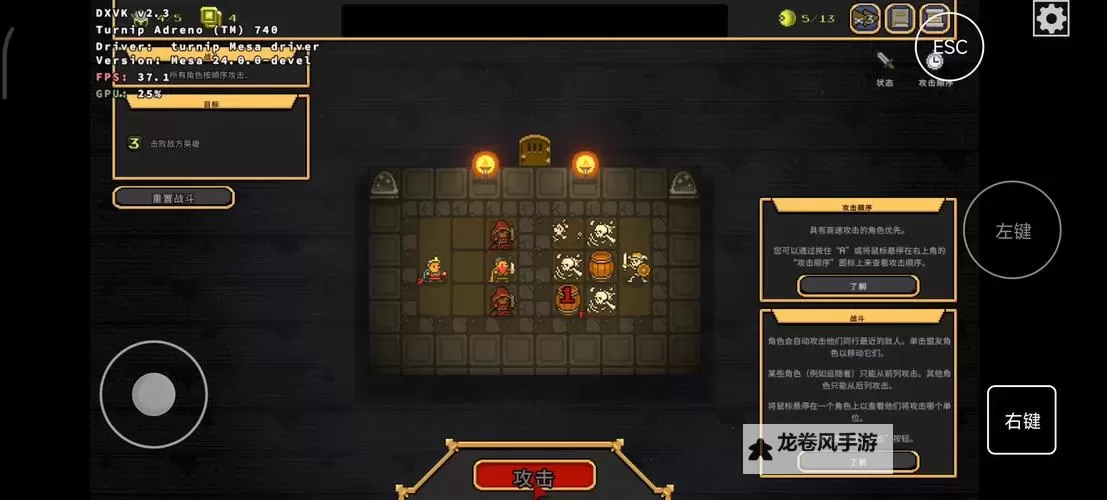The image size is (1107, 500).
Task: Select the barrel marked with number 1
Action: 568,299
